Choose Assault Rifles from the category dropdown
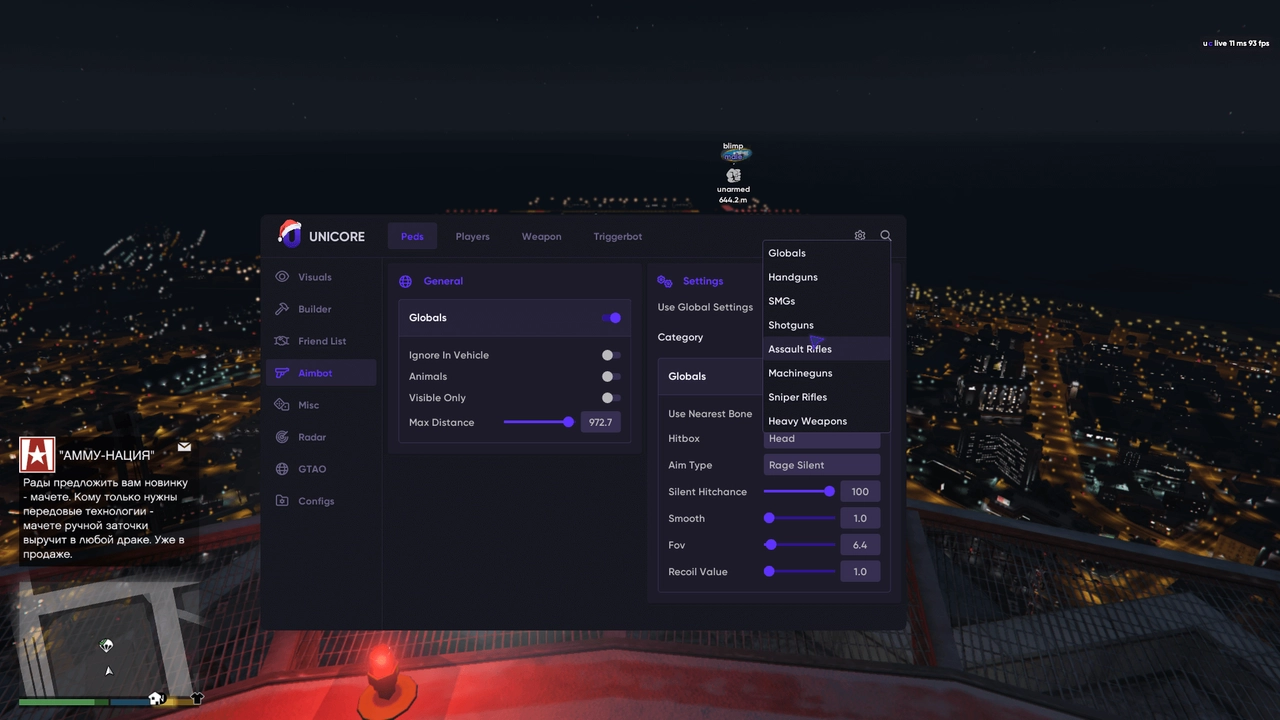Screen dimensions: 1280x720 click(800, 349)
